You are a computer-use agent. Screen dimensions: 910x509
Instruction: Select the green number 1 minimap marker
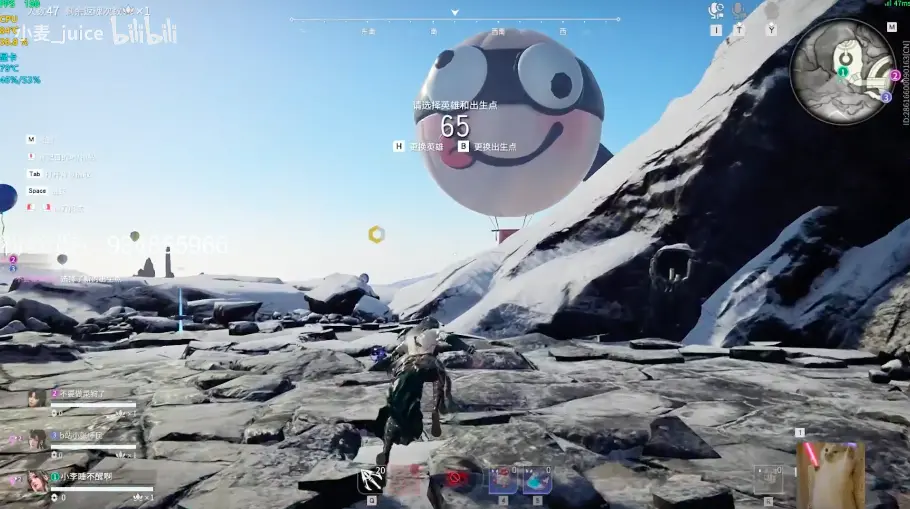[x=843, y=72]
